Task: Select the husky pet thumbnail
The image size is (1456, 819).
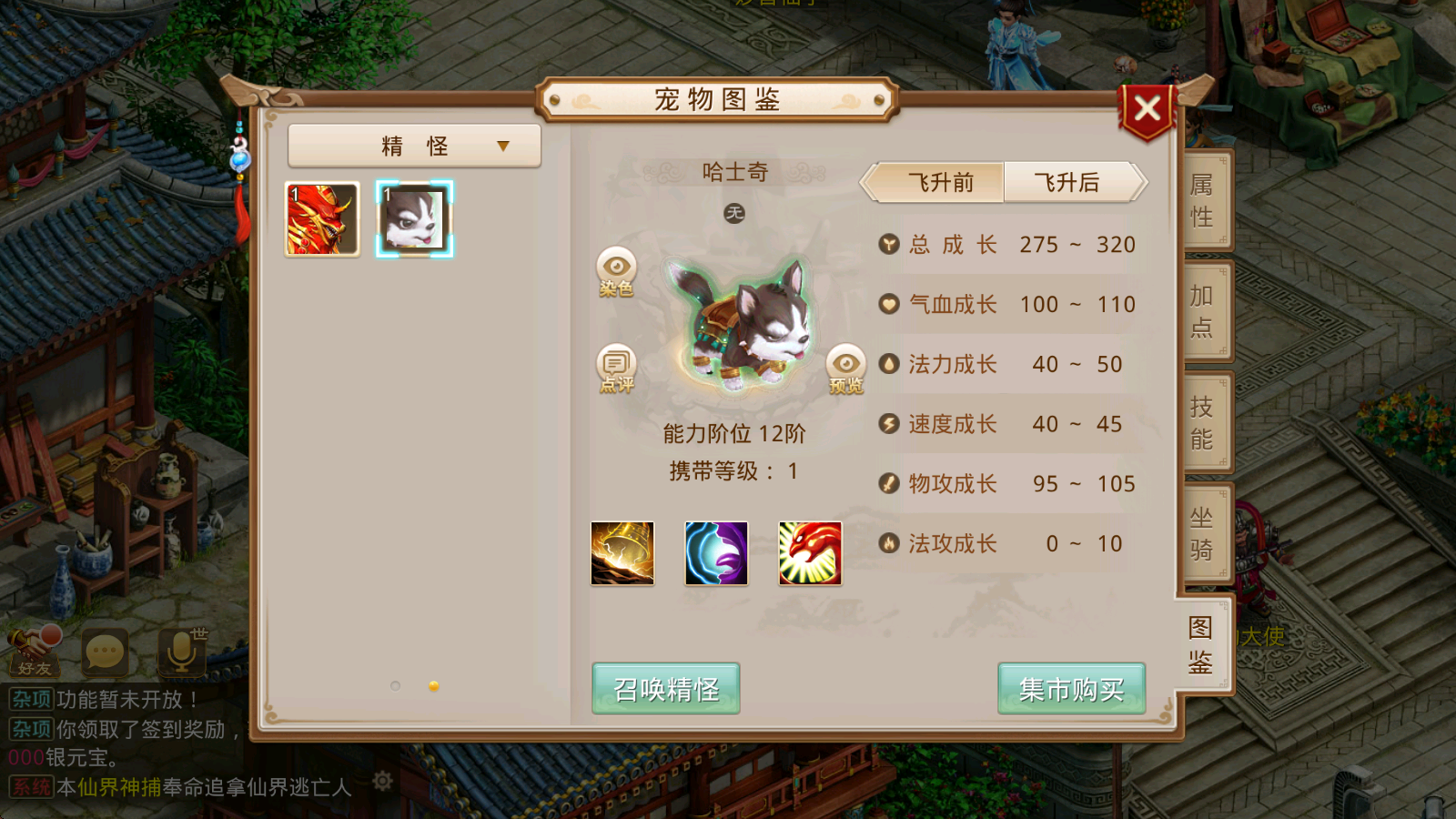Action: [x=414, y=217]
